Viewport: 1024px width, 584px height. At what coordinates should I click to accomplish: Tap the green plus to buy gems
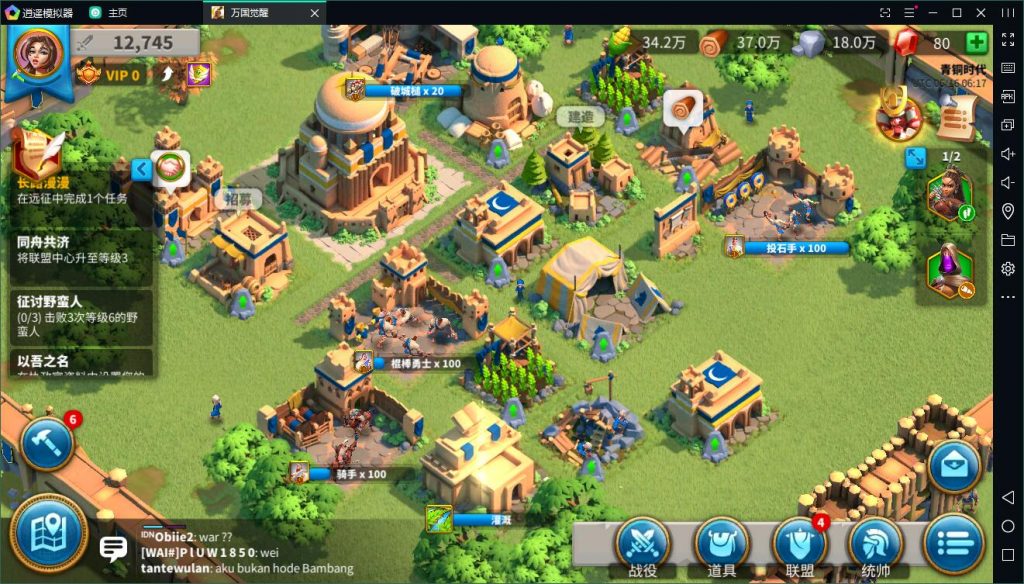pyautogui.click(x=976, y=43)
